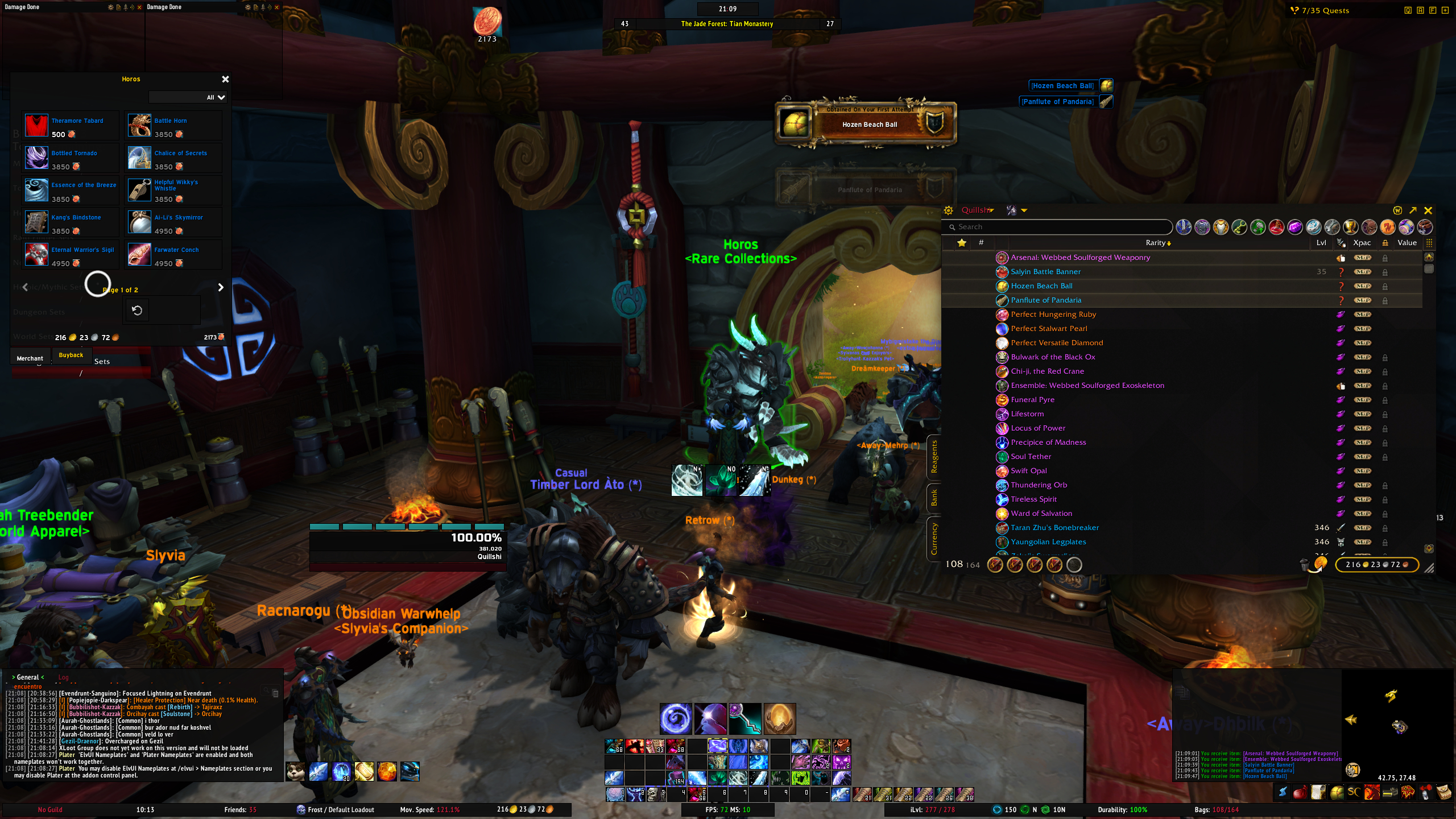Go to next merchant page
1456x819 pixels.
pos(221,288)
